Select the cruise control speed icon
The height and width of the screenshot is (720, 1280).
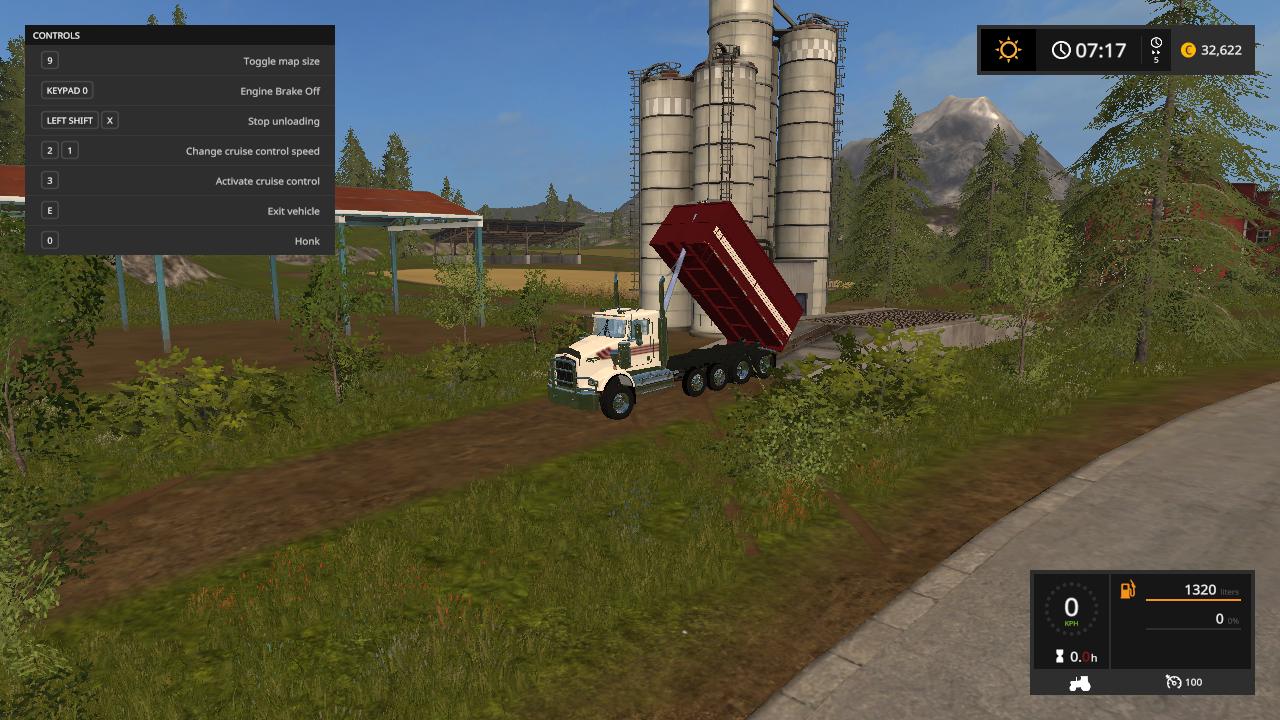click(1174, 682)
